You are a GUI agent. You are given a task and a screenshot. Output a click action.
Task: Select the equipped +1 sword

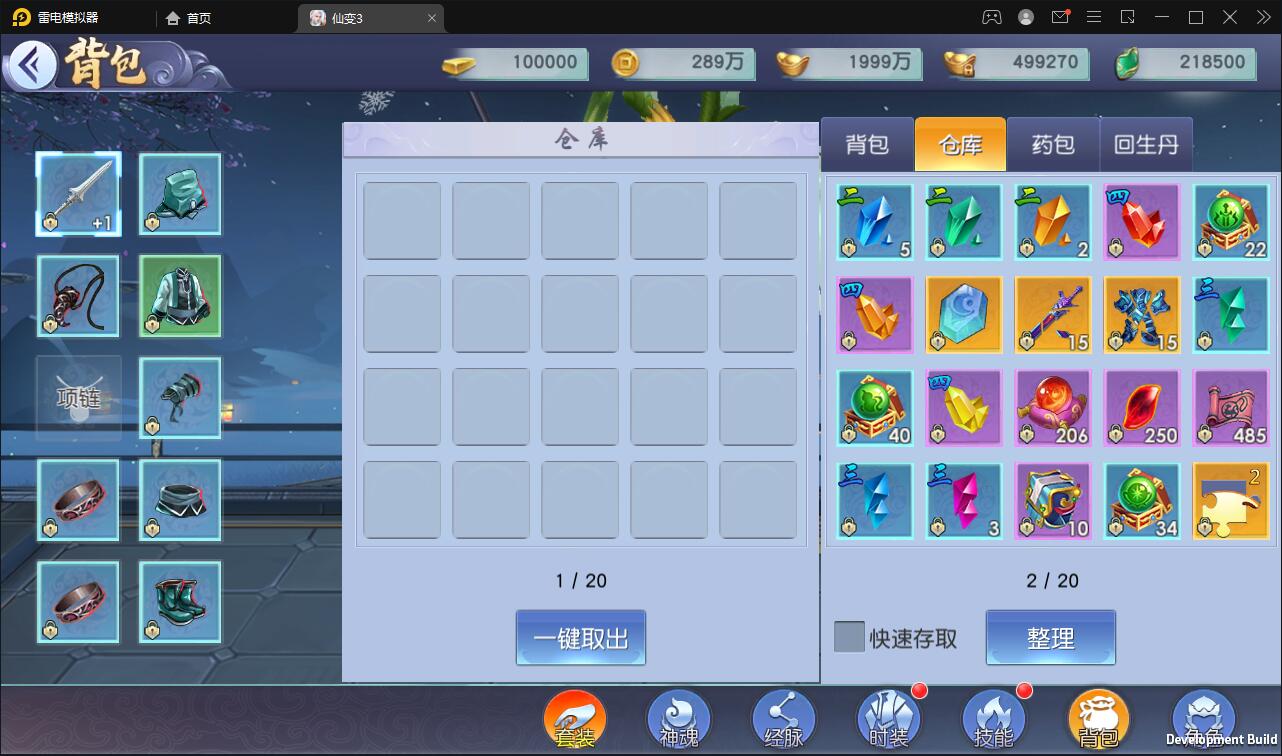coord(78,193)
